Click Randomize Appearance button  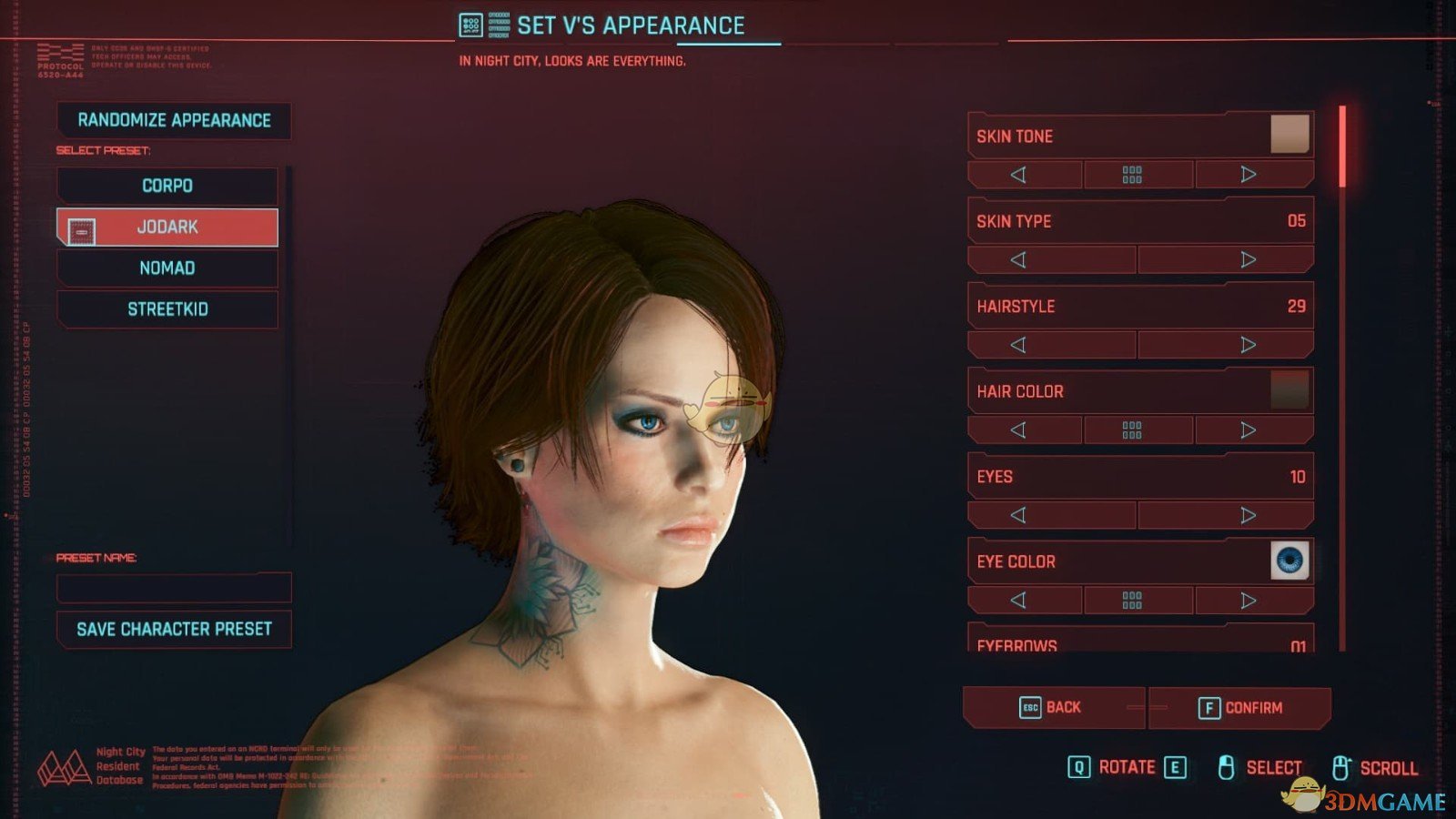174,120
